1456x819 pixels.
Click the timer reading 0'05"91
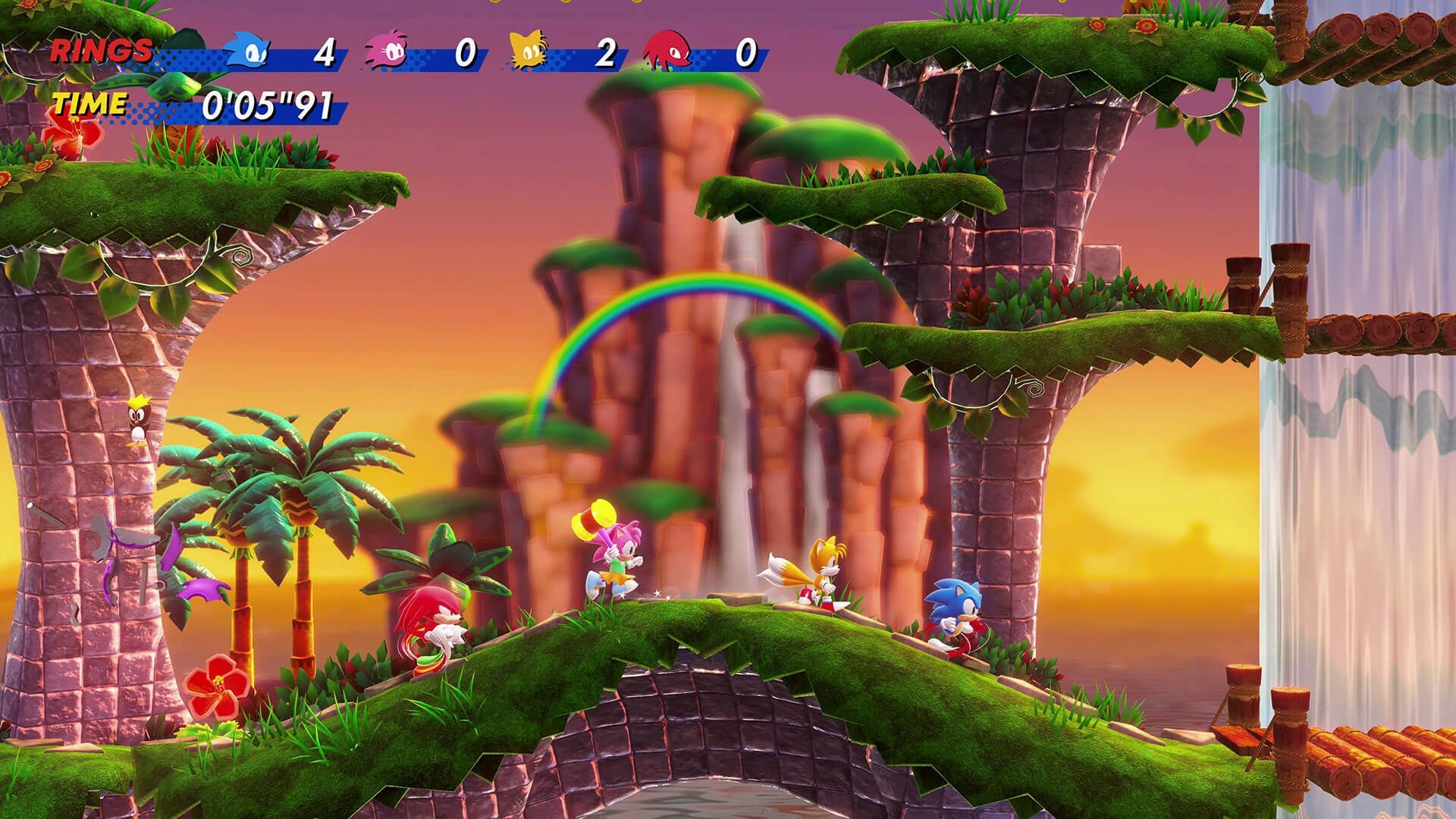[265, 106]
